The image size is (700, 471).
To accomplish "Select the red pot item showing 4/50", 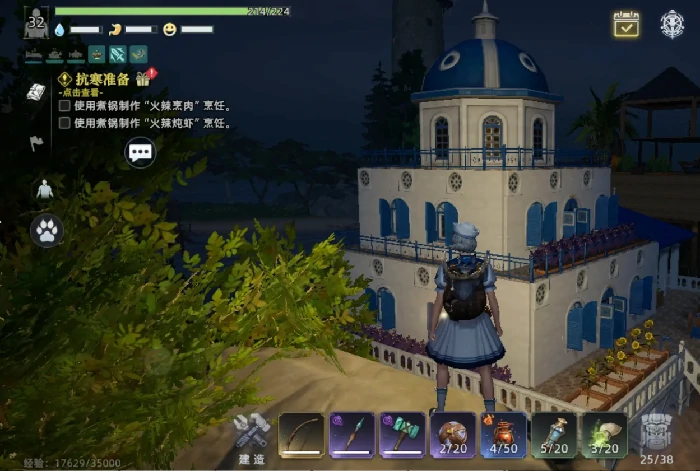I will tap(503, 435).
